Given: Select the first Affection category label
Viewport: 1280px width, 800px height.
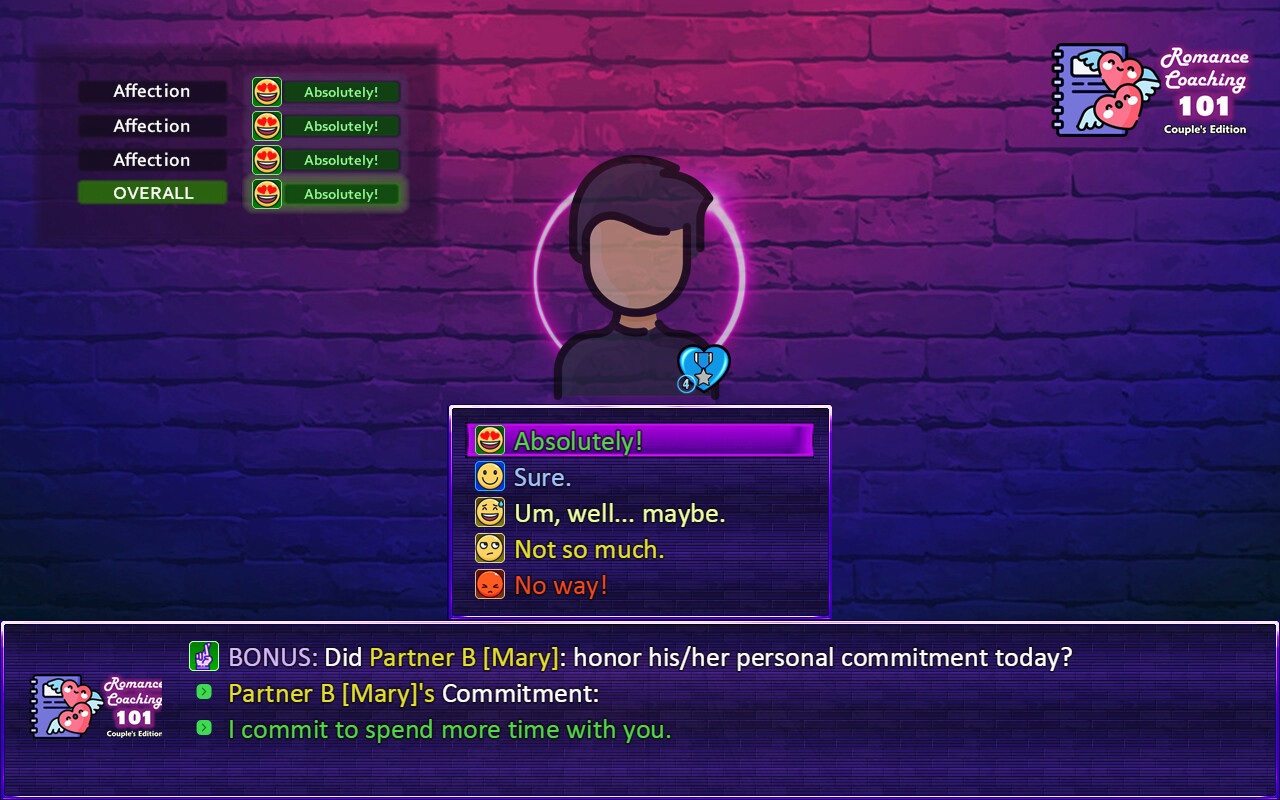Looking at the screenshot, I should [x=152, y=91].
